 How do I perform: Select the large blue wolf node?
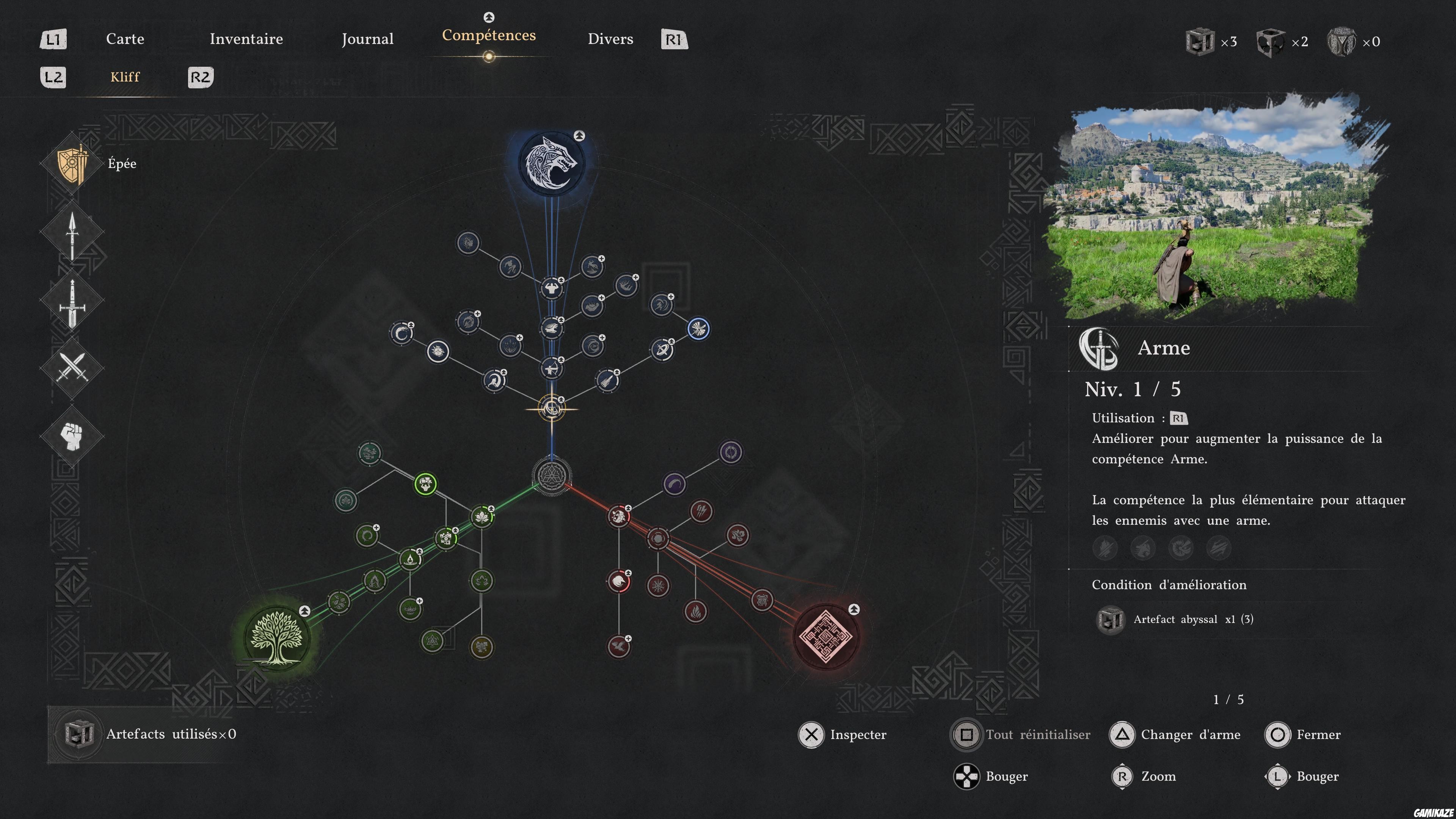tap(551, 163)
